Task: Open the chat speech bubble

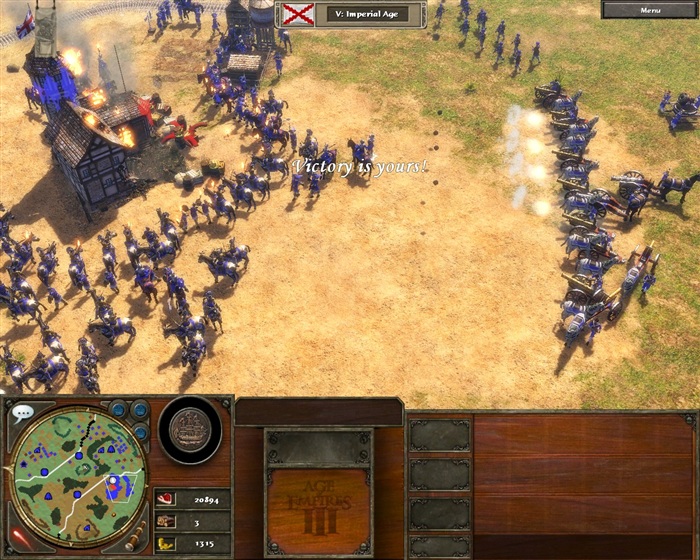Action: click(x=24, y=411)
